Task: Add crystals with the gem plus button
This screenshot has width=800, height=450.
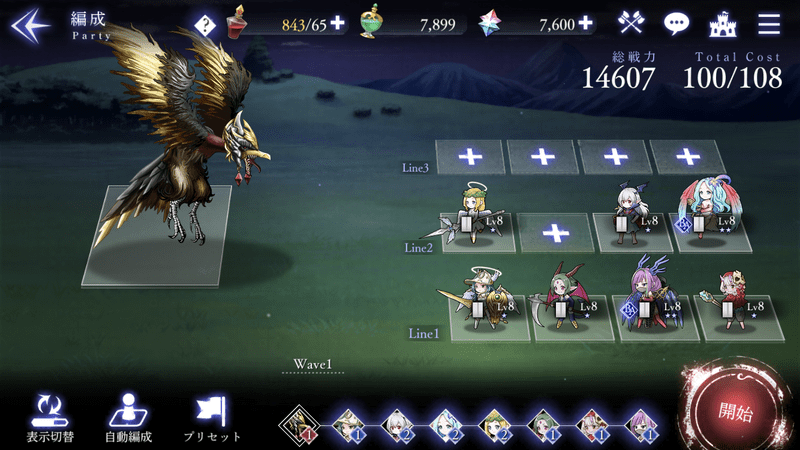Action: [585, 23]
